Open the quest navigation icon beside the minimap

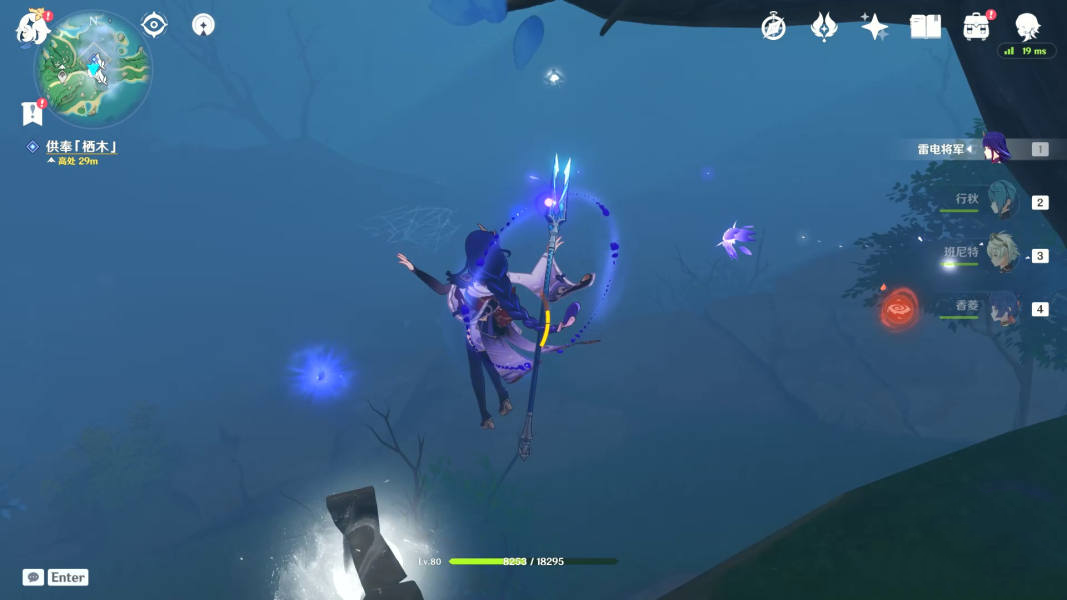tap(203, 25)
